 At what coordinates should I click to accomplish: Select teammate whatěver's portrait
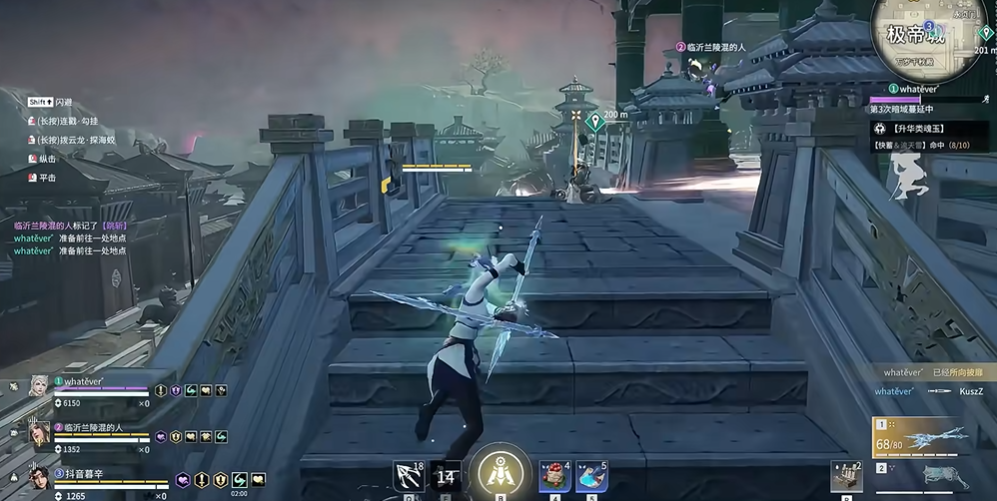coord(38,387)
